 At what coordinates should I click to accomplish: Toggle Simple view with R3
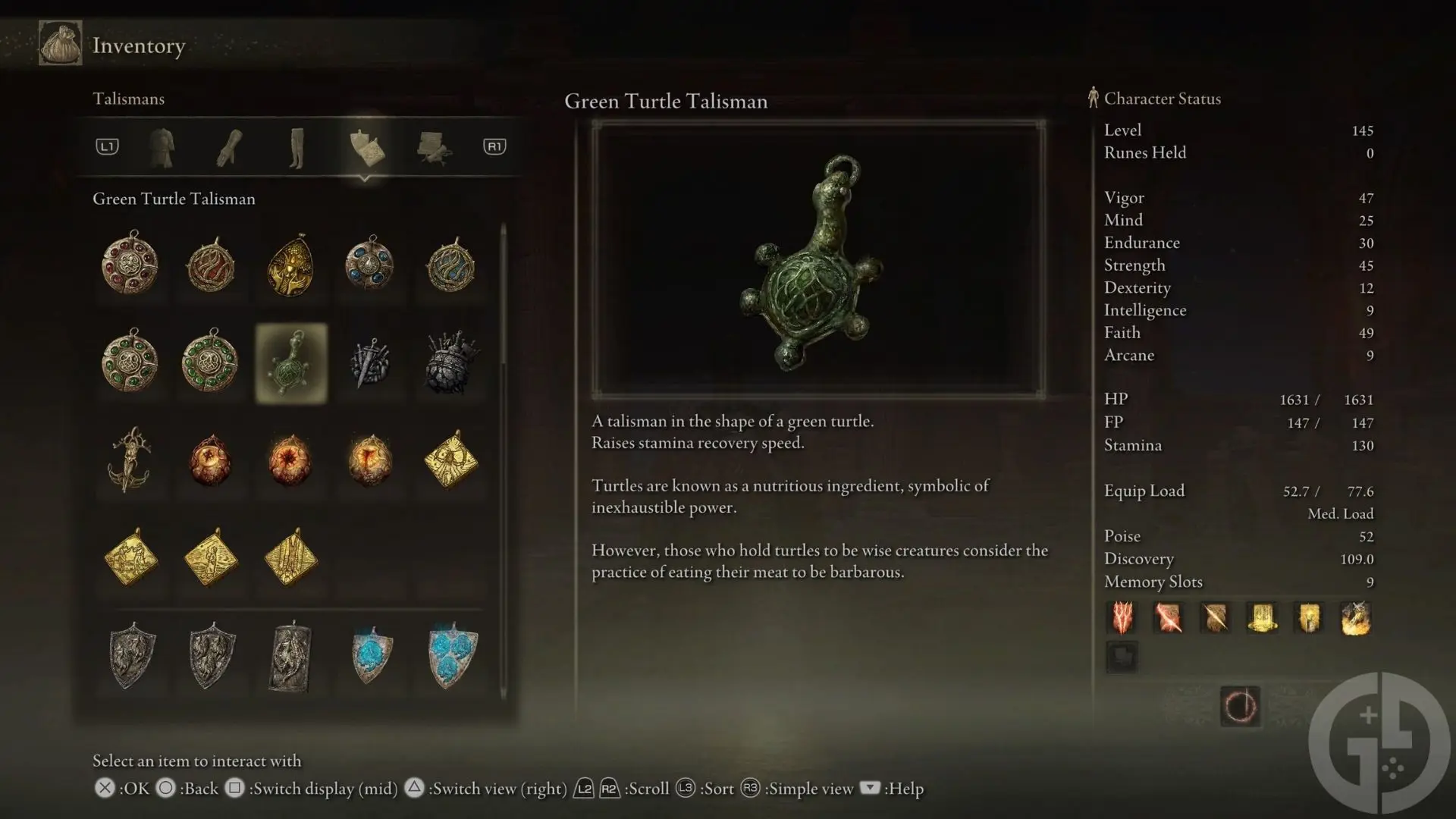(x=752, y=789)
